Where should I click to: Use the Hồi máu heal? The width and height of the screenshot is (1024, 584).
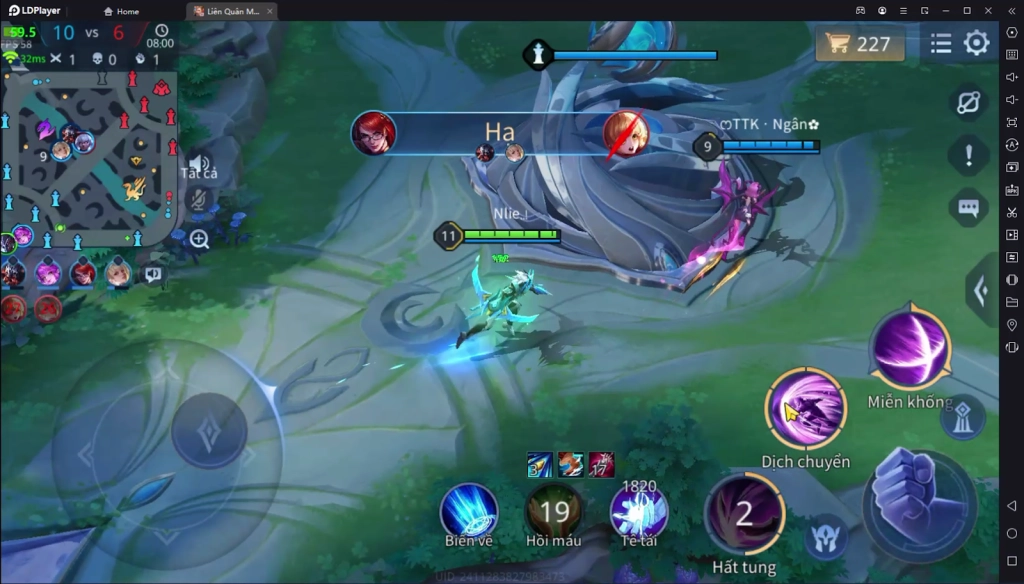click(554, 511)
